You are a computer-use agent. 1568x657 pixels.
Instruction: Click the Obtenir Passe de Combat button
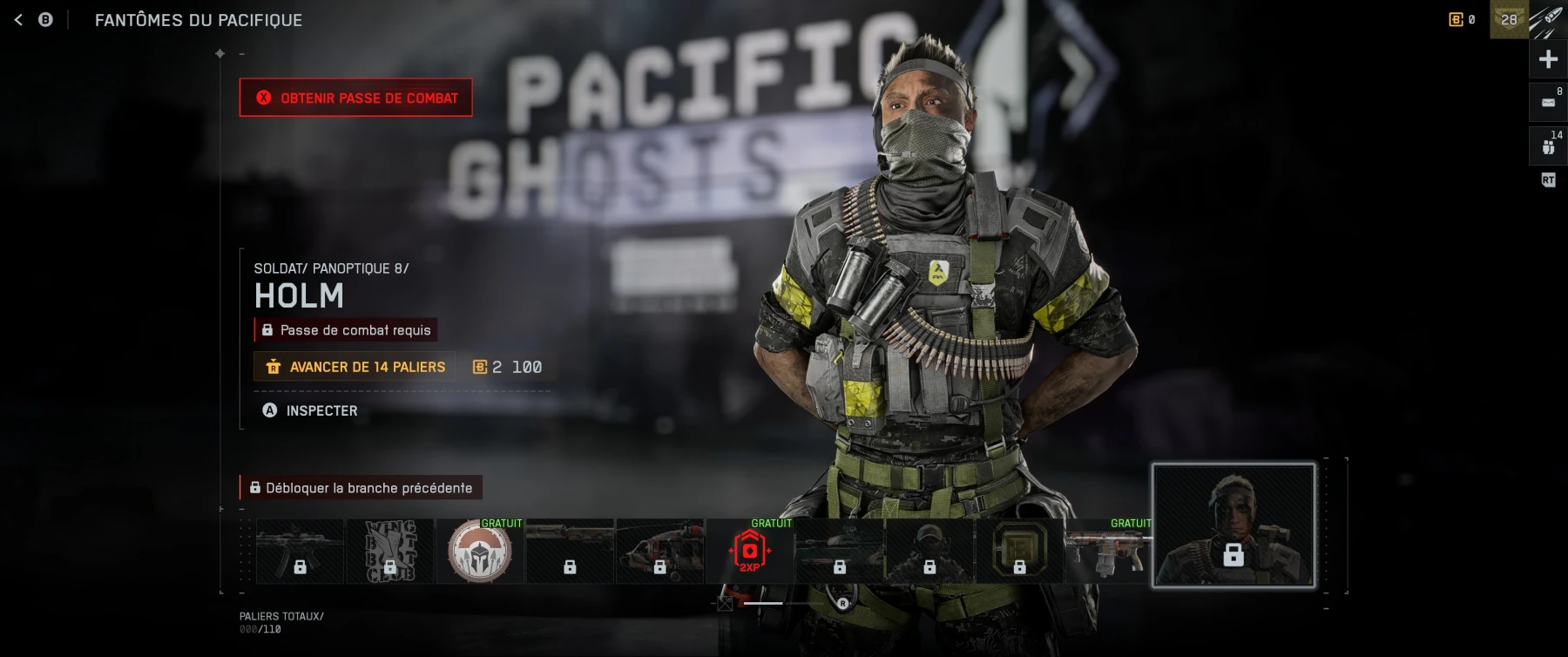pyautogui.click(x=356, y=98)
